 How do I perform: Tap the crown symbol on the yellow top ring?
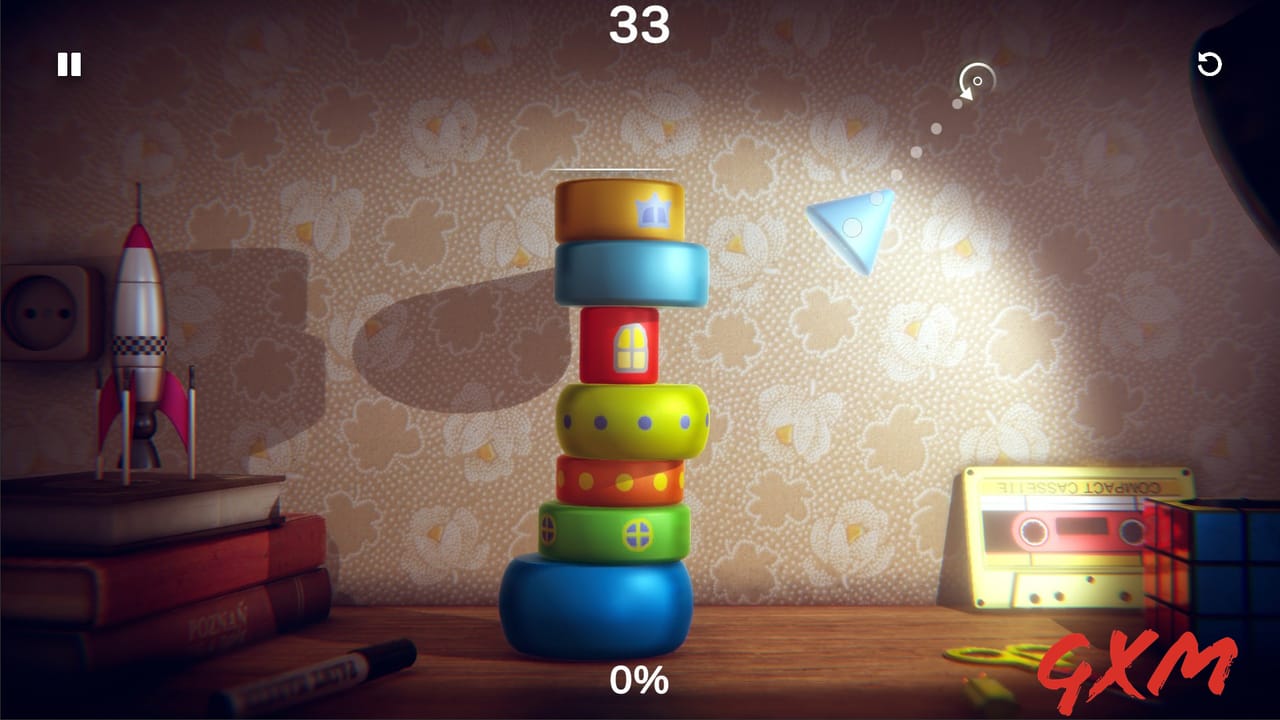tap(652, 211)
